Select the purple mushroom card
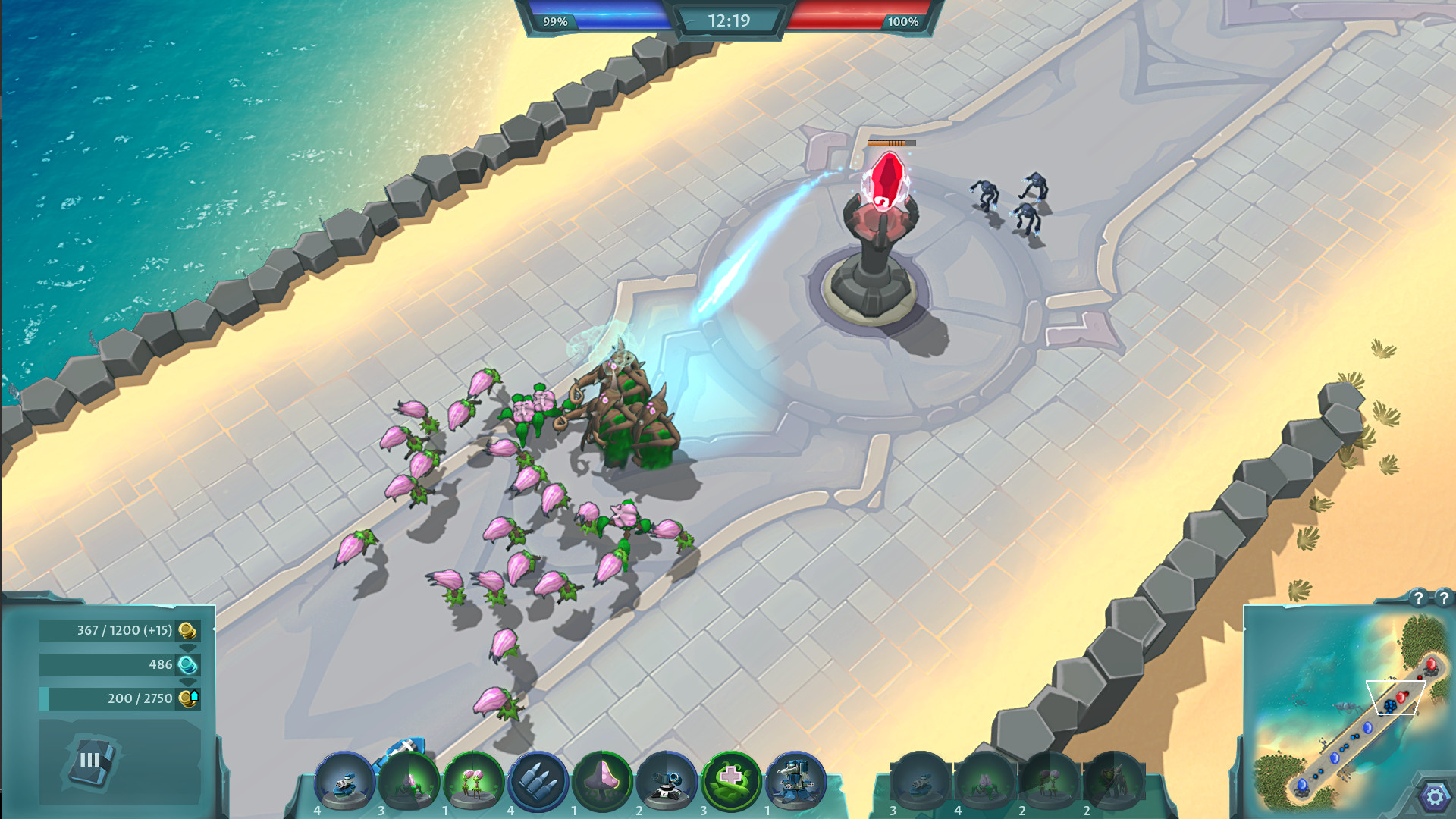1456x819 pixels. [x=603, y=781]
